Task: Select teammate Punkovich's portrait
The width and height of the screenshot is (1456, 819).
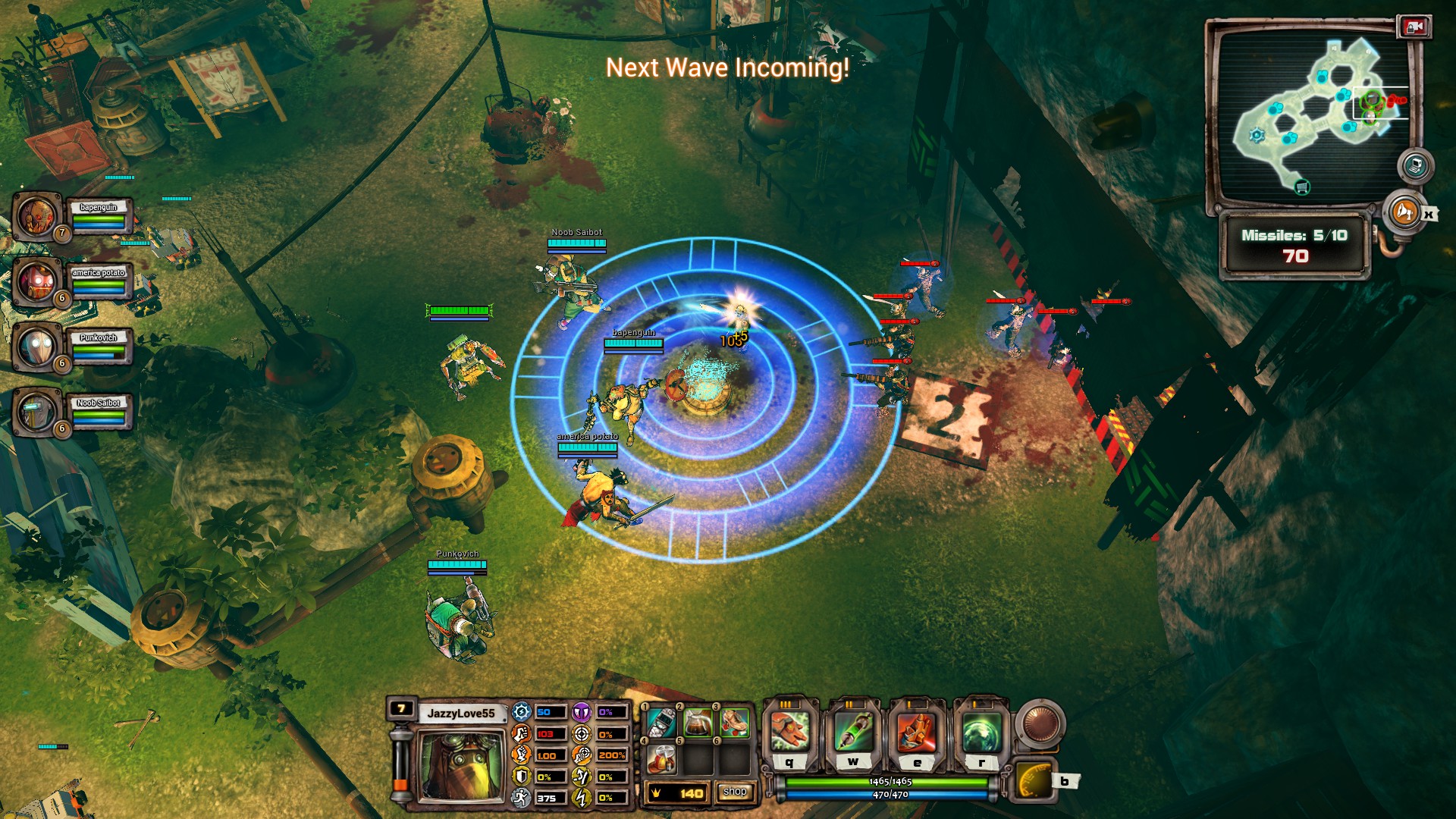Action: coord(36,347)
